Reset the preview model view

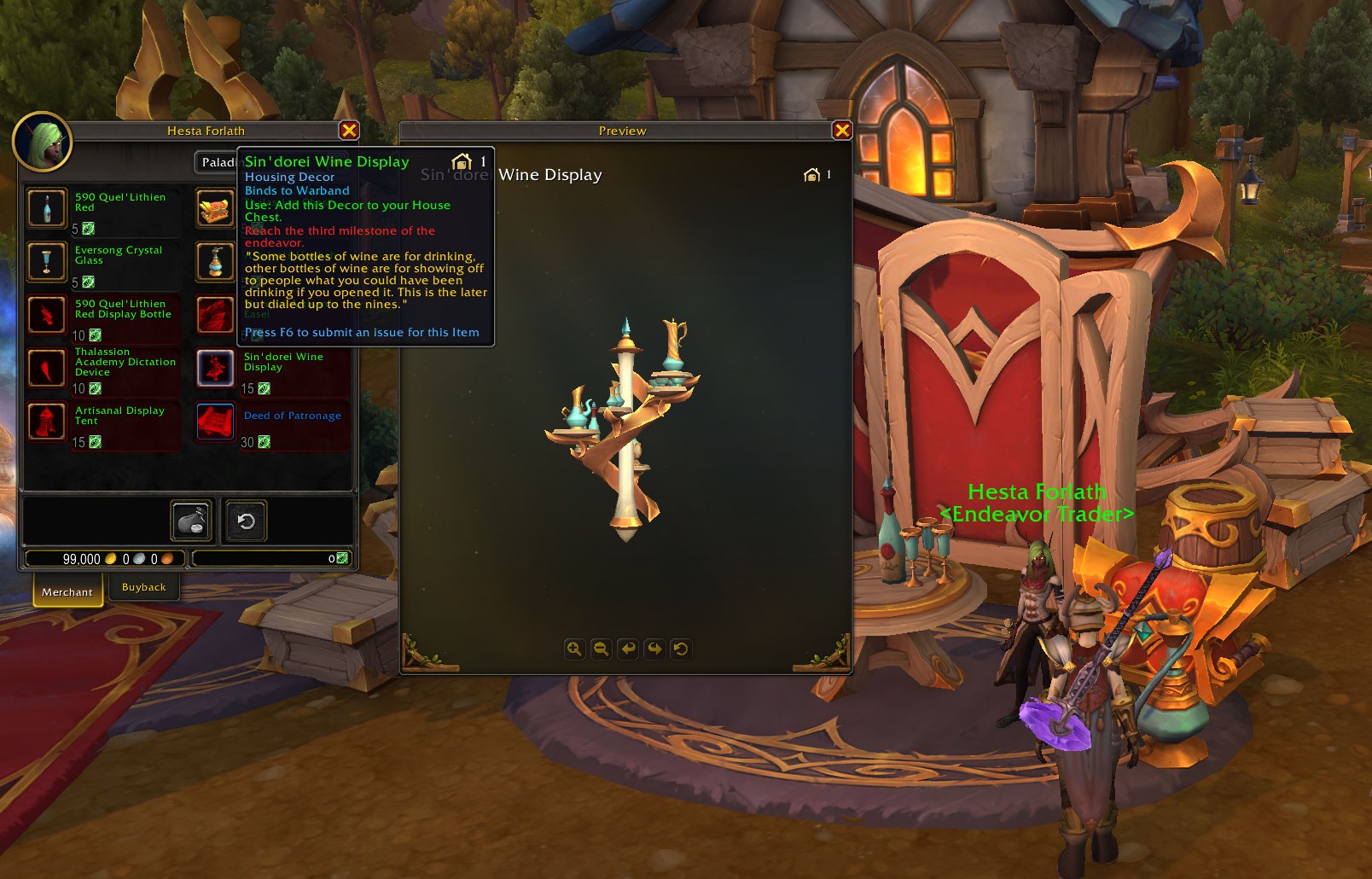point(681,649)
